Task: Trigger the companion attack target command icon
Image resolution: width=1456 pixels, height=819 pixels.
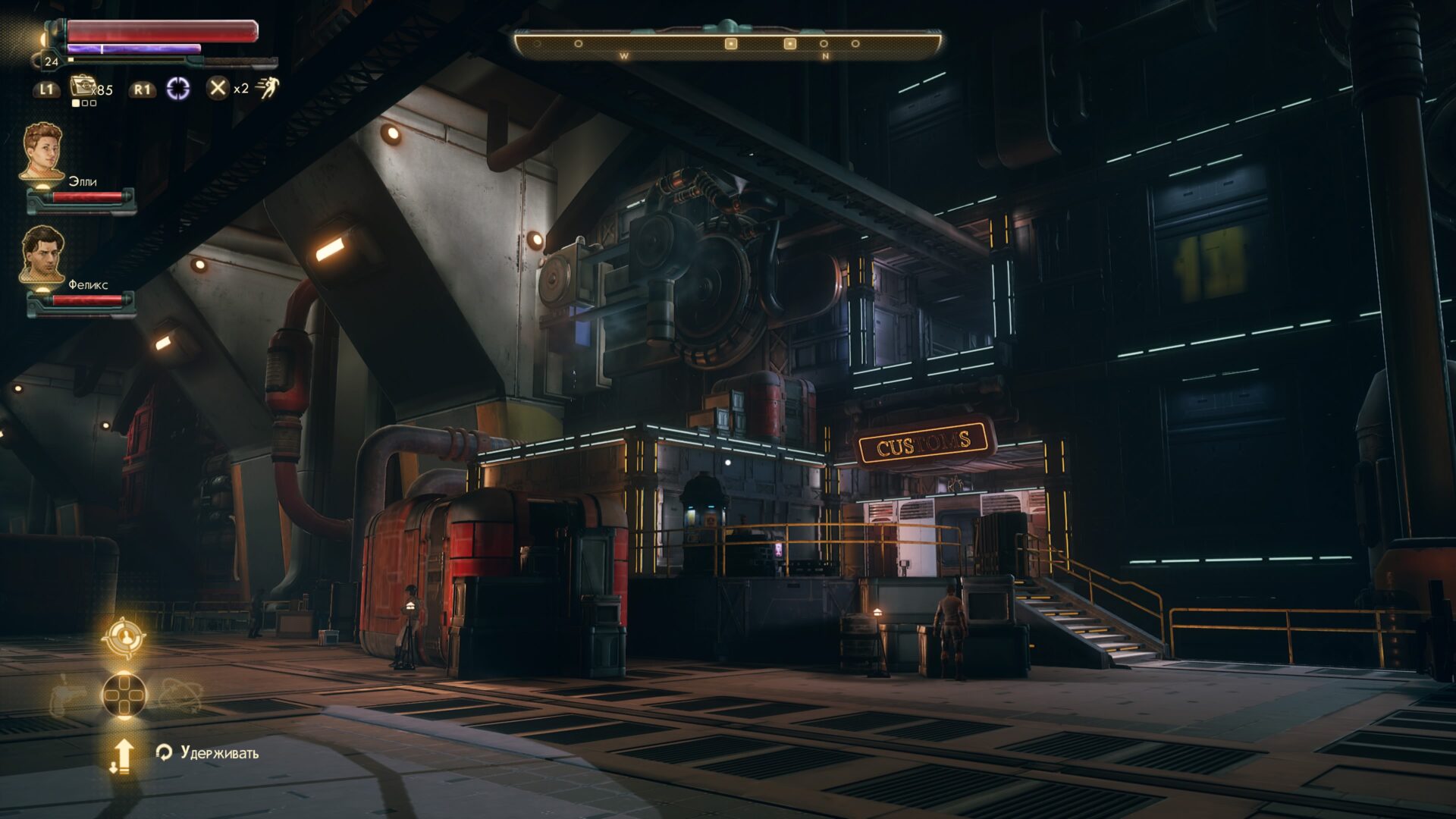Action: (x=123, y=638)
